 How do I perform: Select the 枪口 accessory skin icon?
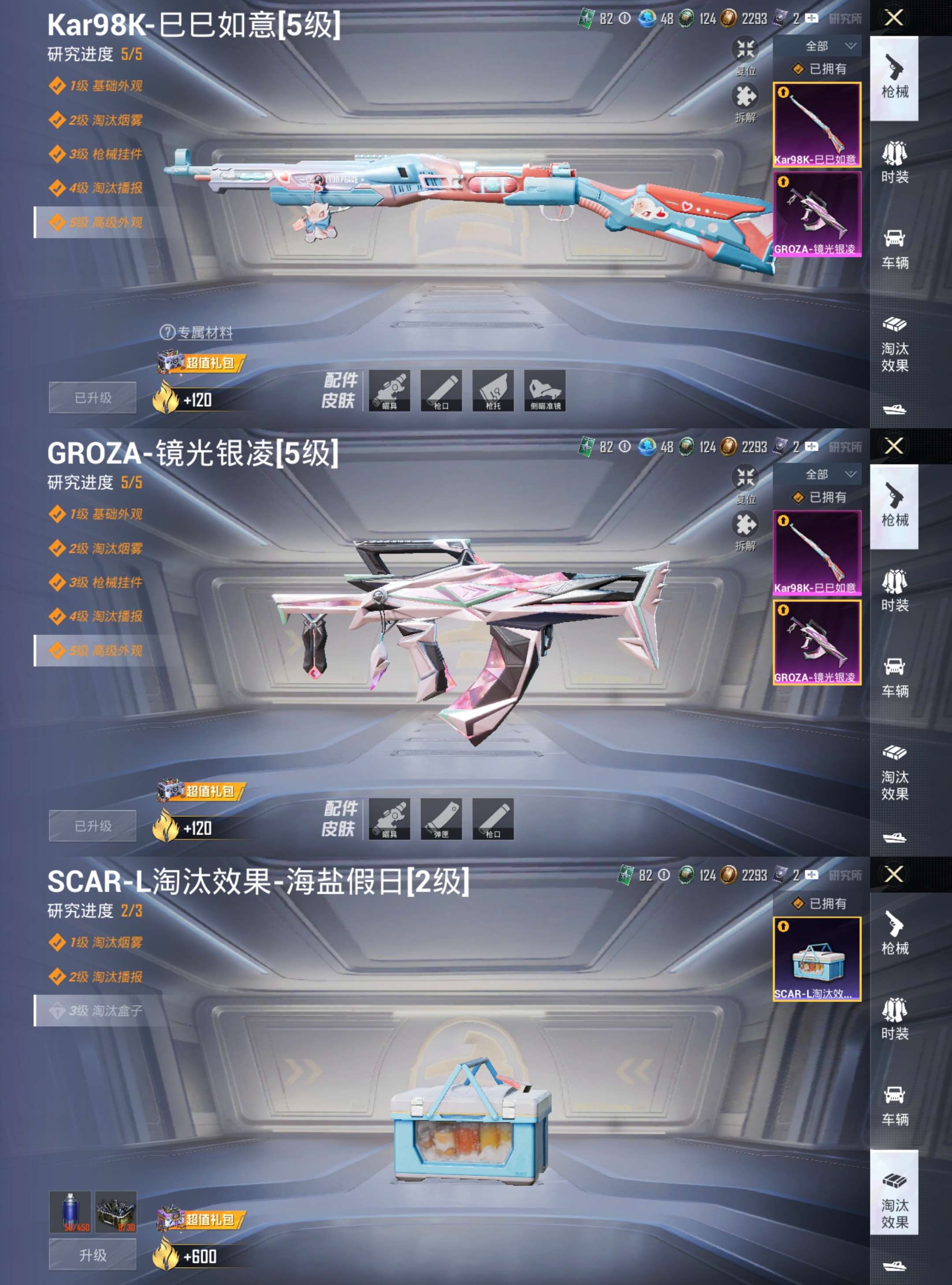[x=442, y=391]
